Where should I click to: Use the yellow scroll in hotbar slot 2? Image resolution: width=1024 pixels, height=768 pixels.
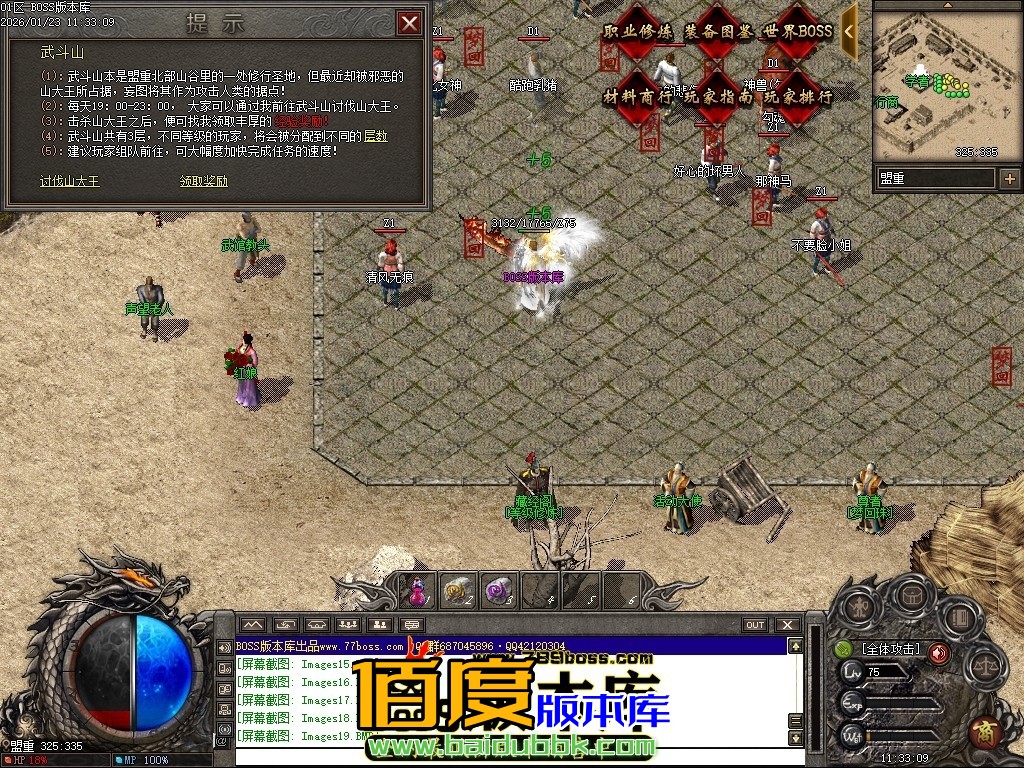click(458, 591)
